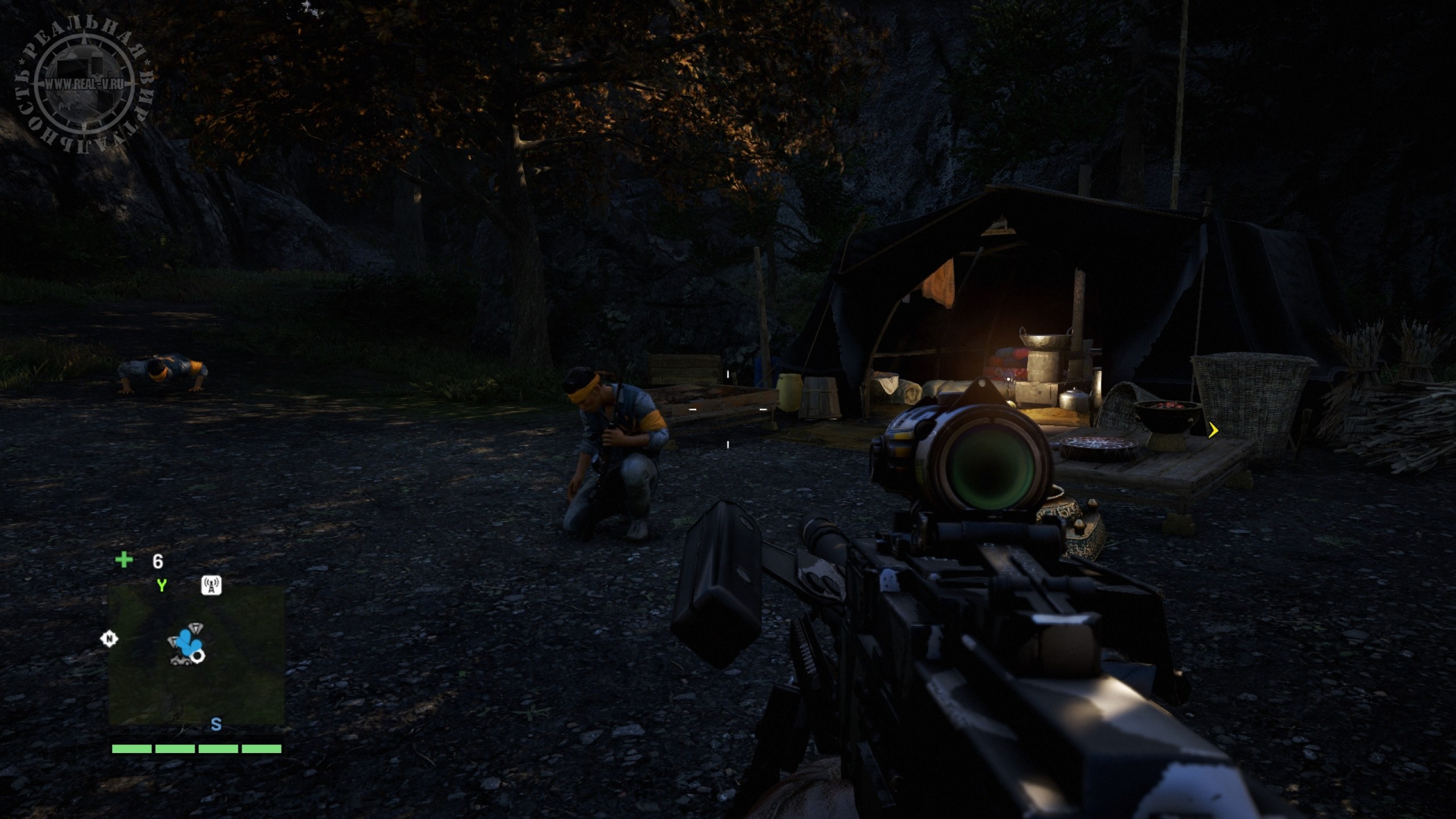Viewport: 1456px width, 819px height.
Task: Select the radio tower icon above the minimap
Action: (212, 585)
